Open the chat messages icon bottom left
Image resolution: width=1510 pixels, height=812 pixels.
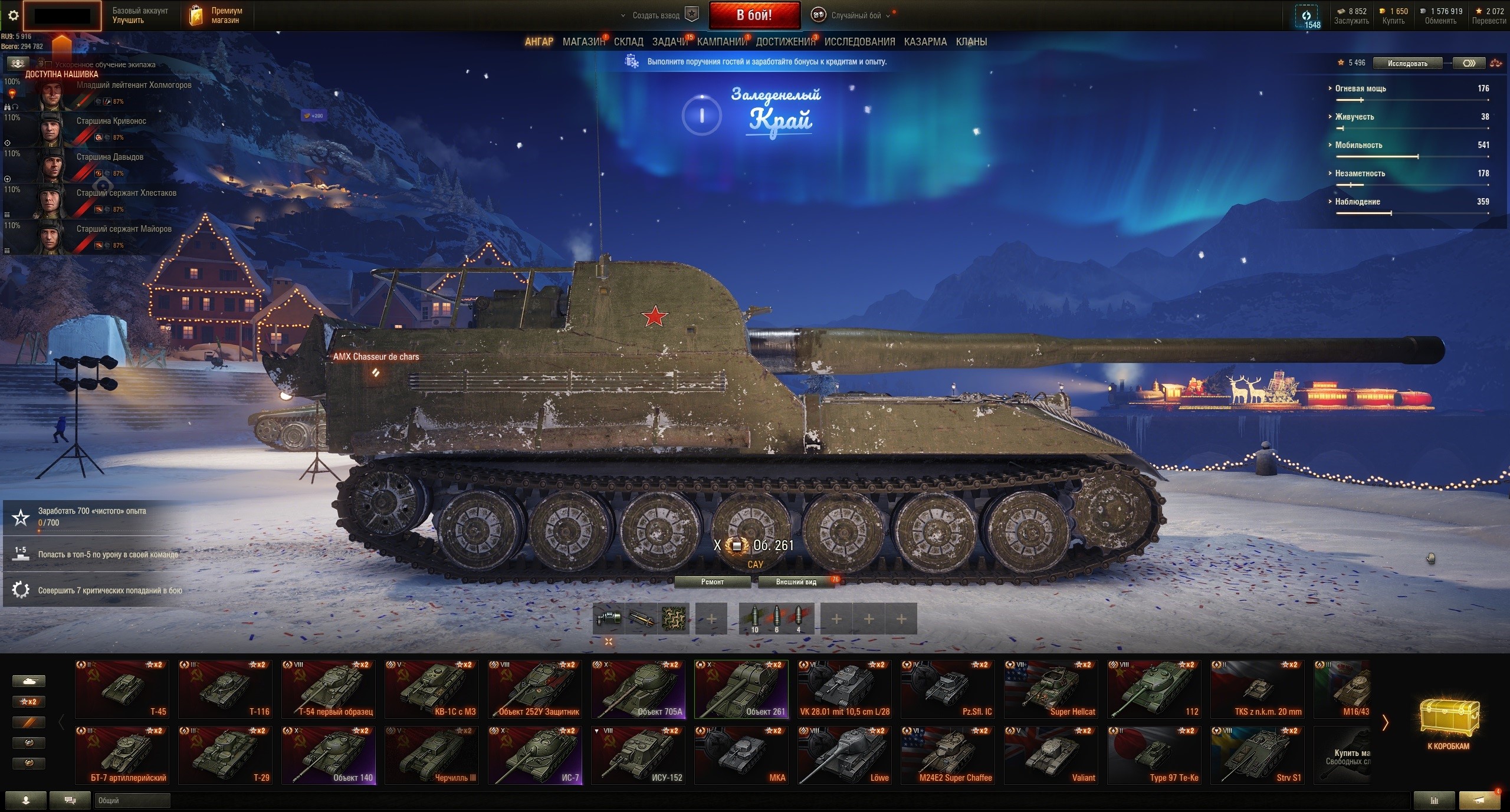click(x=70, y=800)
